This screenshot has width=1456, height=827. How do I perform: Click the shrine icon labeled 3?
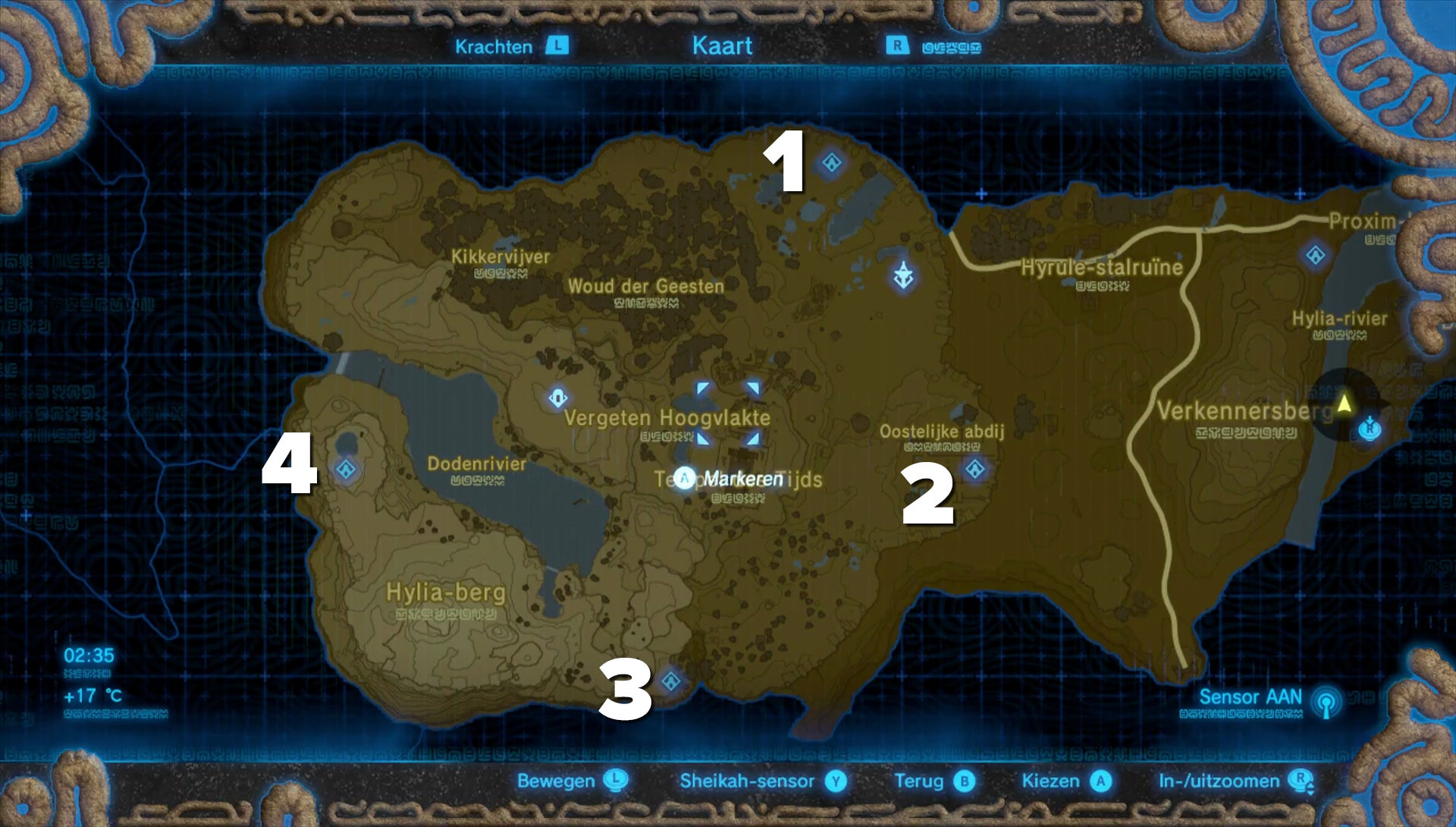pyautogui.click(x=670, y=682)
